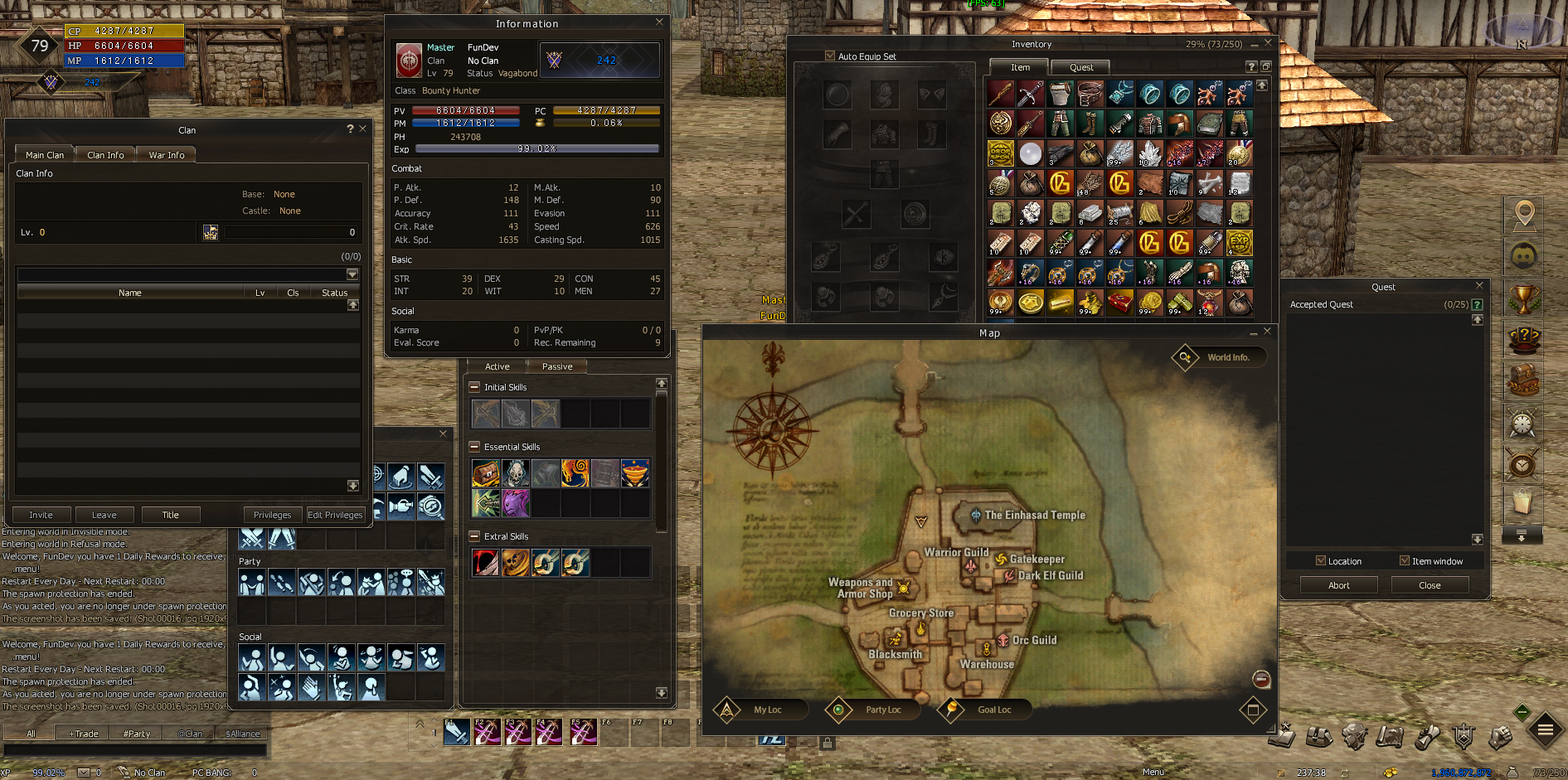1568x780 pixels.
Task: Switch skills to the Passive tab
Action: point(557,366)
